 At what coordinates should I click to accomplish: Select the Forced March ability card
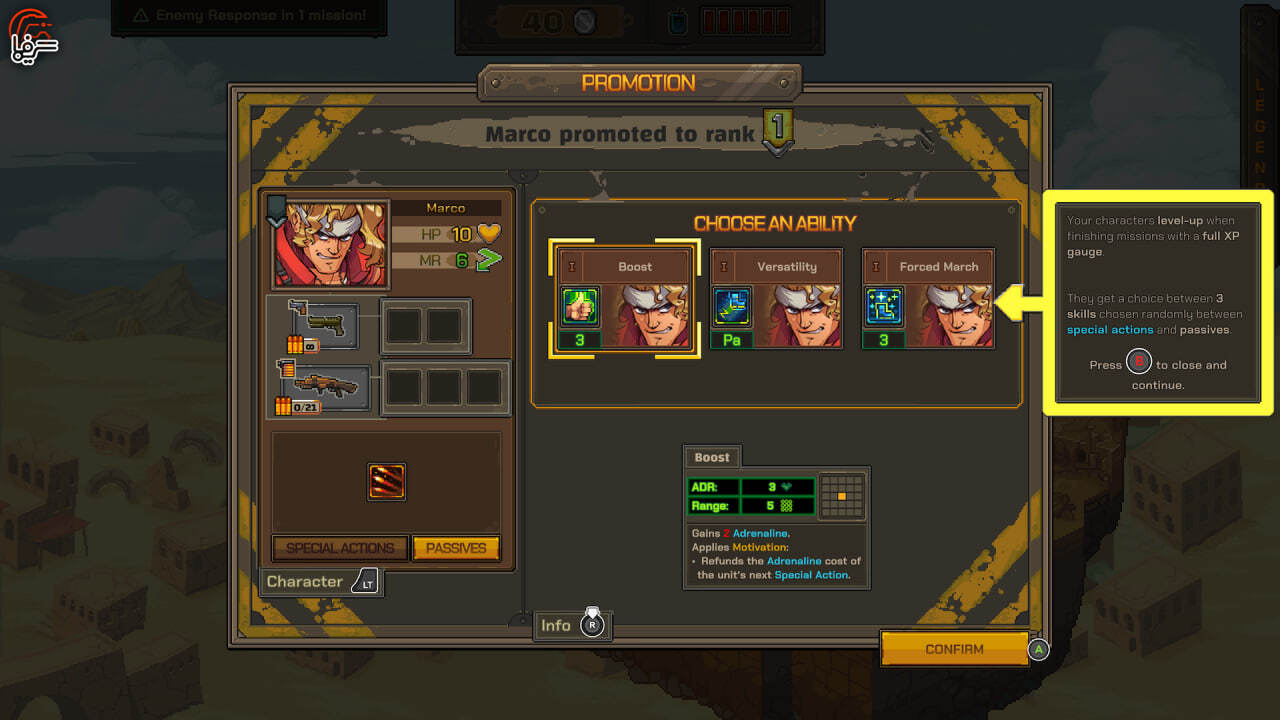coord(927,300)
